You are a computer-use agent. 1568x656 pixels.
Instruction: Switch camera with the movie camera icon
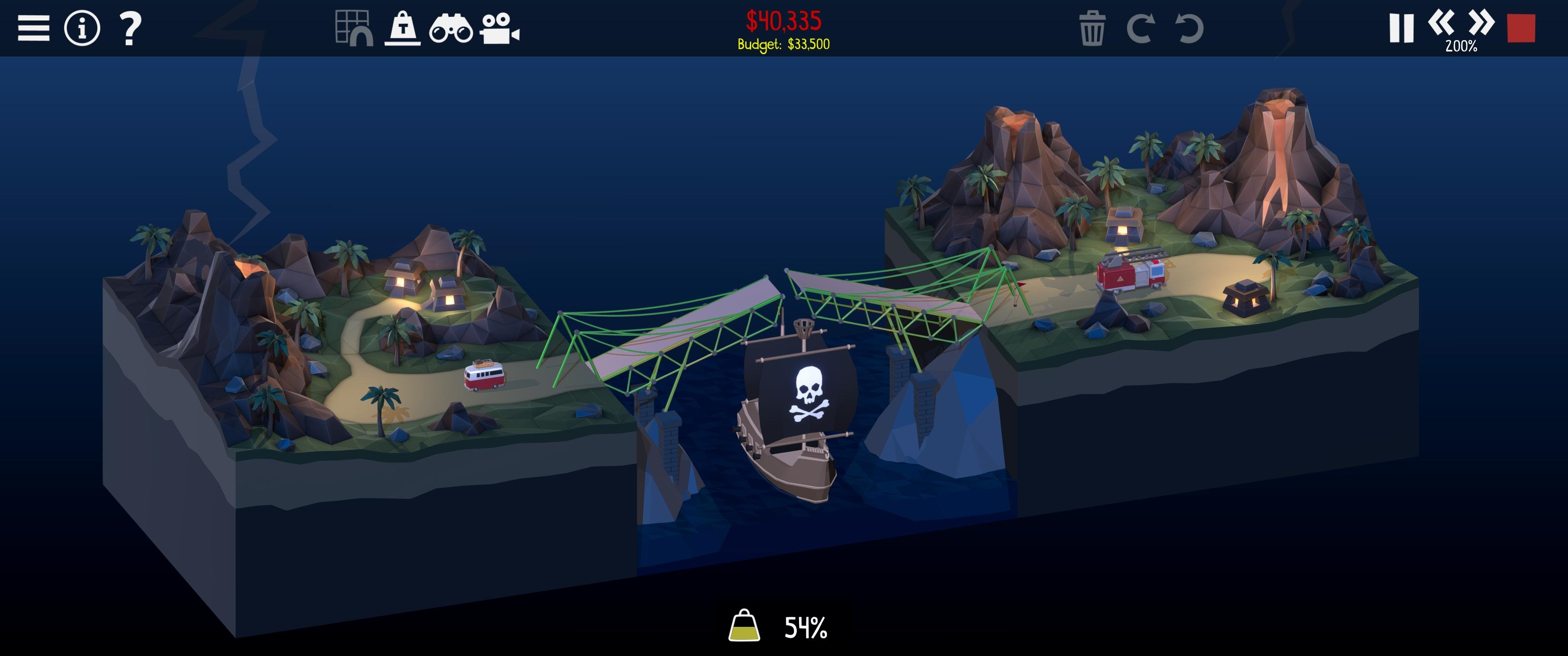click(x=499, y=29)
